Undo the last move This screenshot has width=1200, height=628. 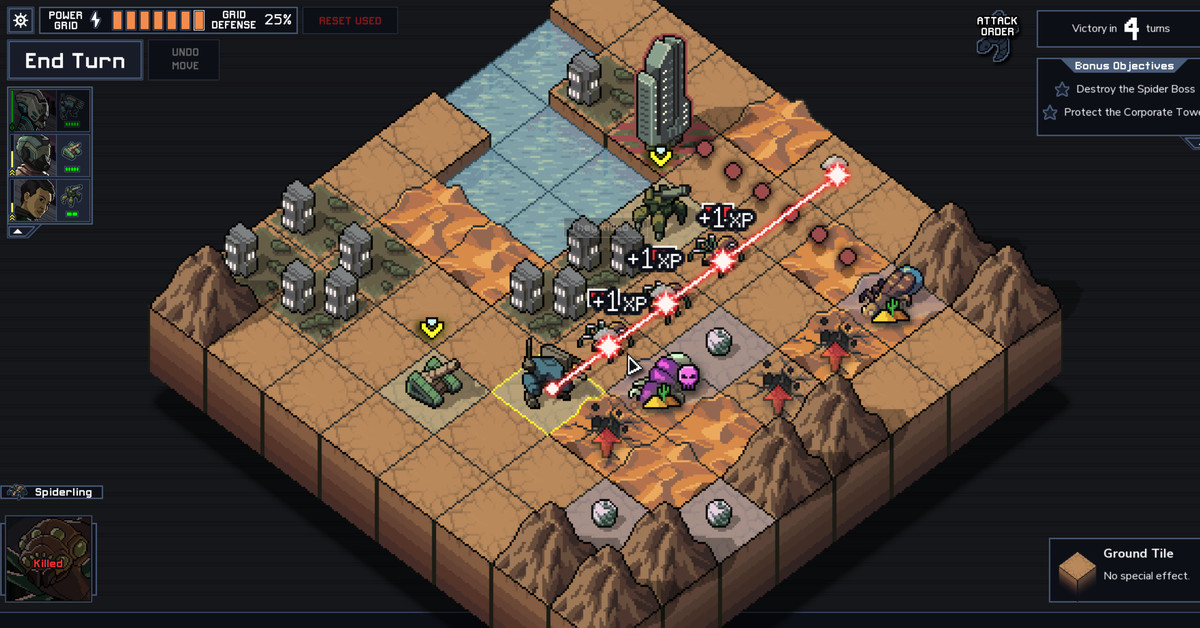click(x=185, y=59)
